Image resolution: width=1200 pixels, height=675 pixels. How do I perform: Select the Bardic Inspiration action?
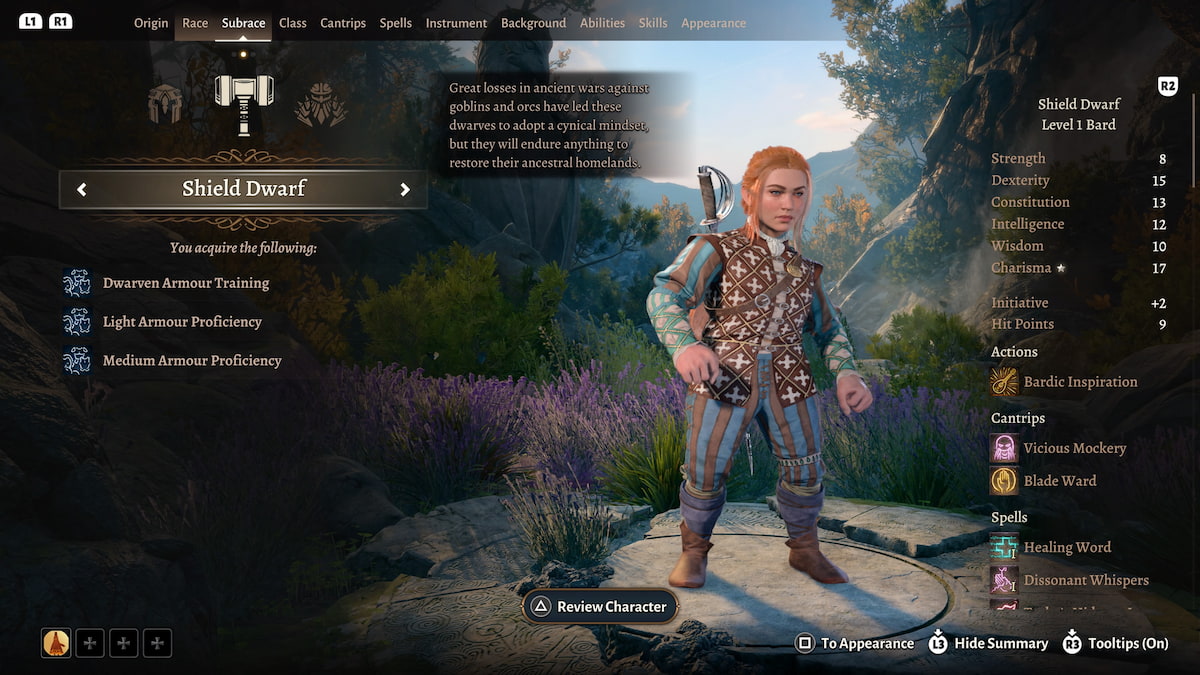point(1079,382)
